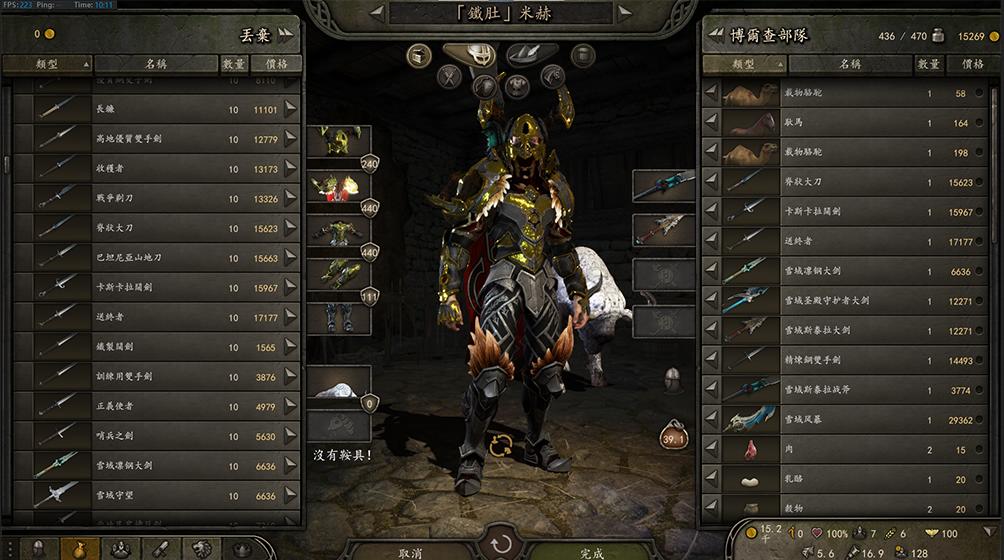Select the civilian hat outfit tab

pyautogui.click(x=530, y=54)
